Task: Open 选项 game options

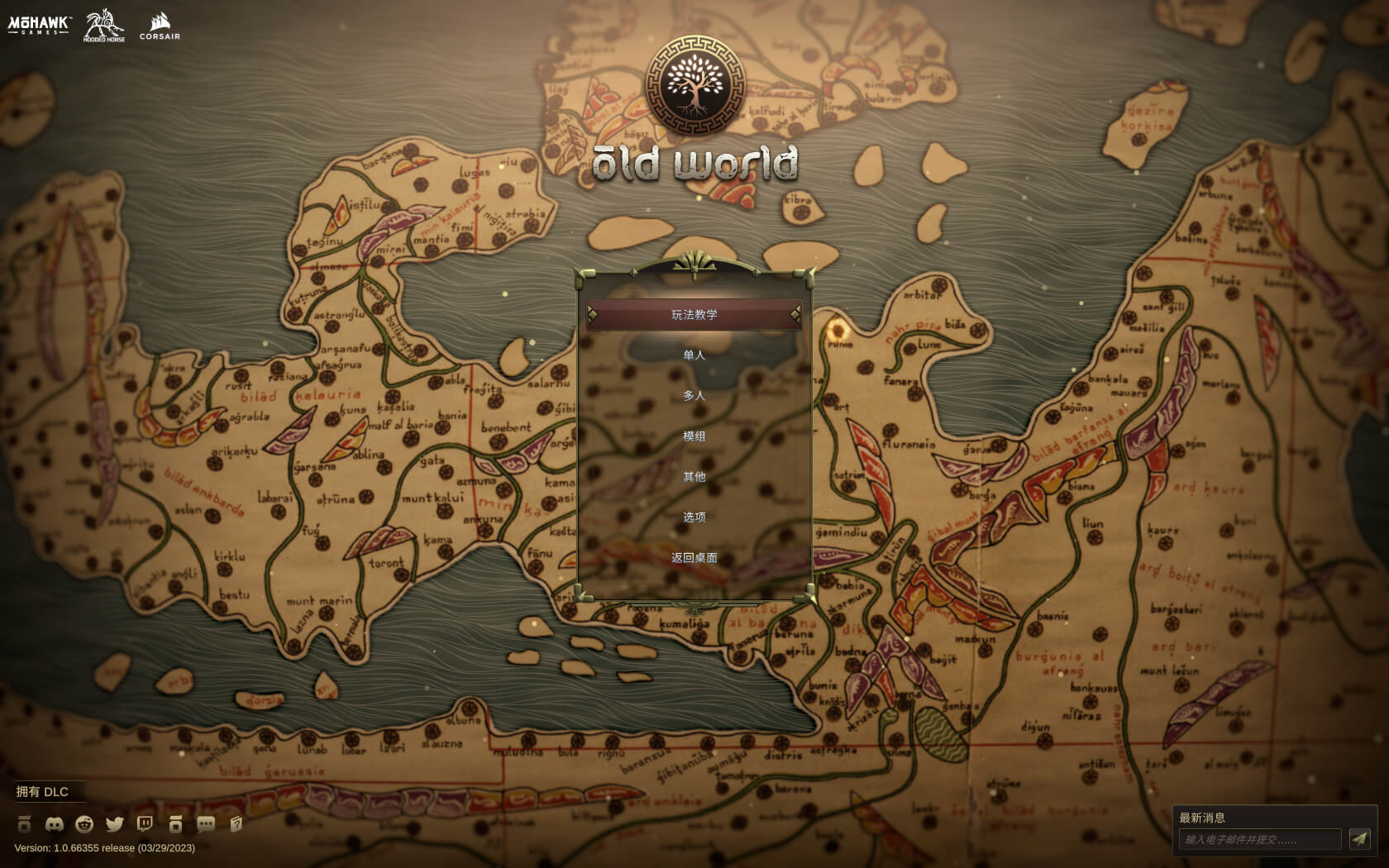Action: point(694,517)
